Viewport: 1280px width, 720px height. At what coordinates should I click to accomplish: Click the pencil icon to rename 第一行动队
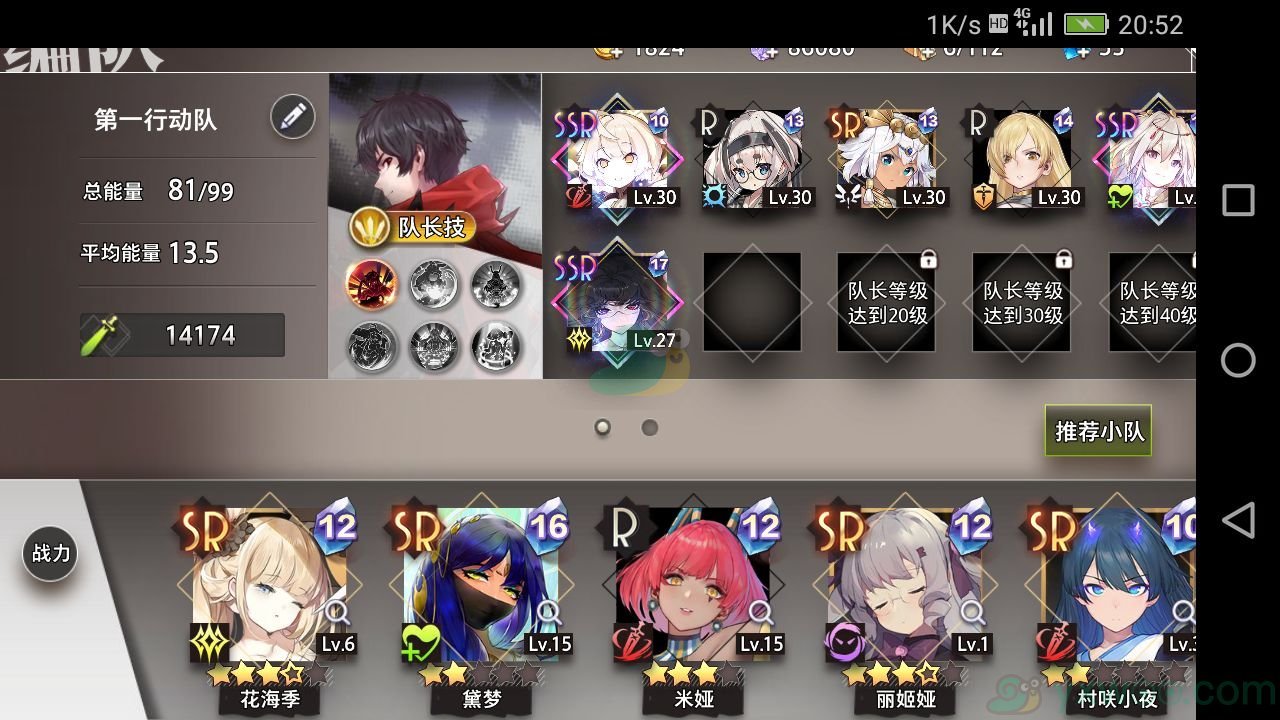[x=290, y=117]
